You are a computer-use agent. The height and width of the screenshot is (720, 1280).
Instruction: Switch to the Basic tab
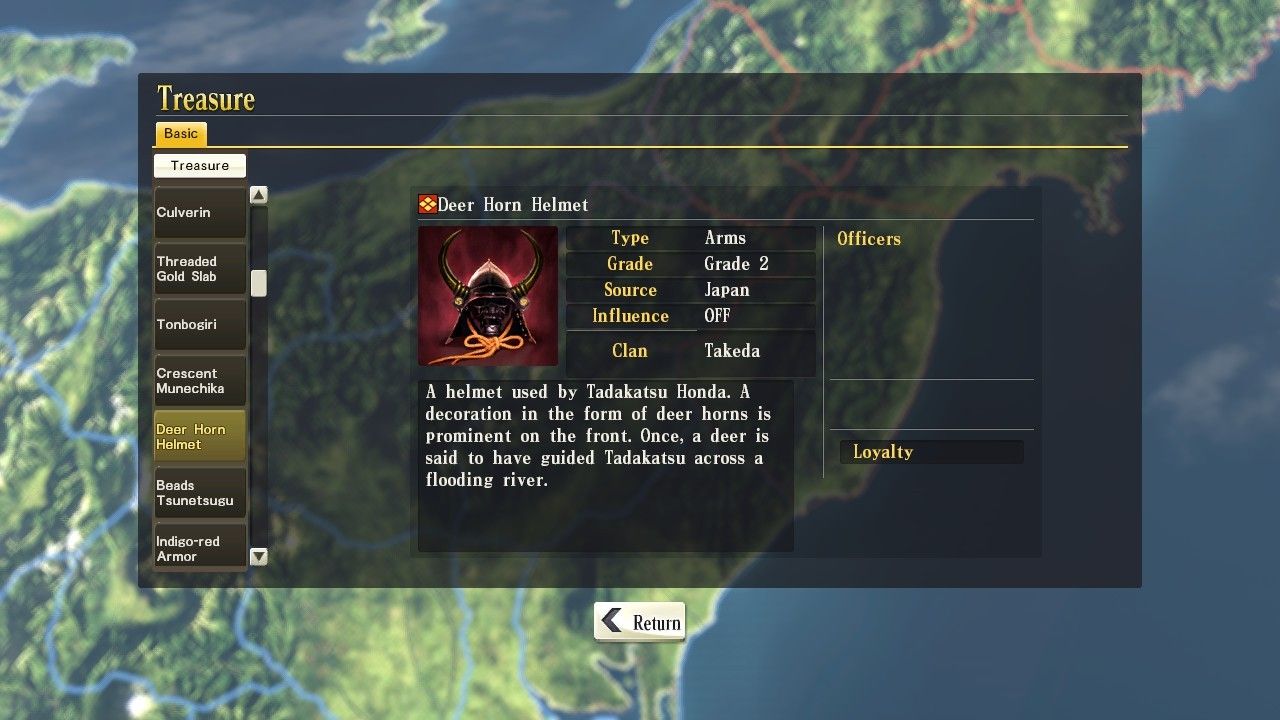click(x=181, y=134)
